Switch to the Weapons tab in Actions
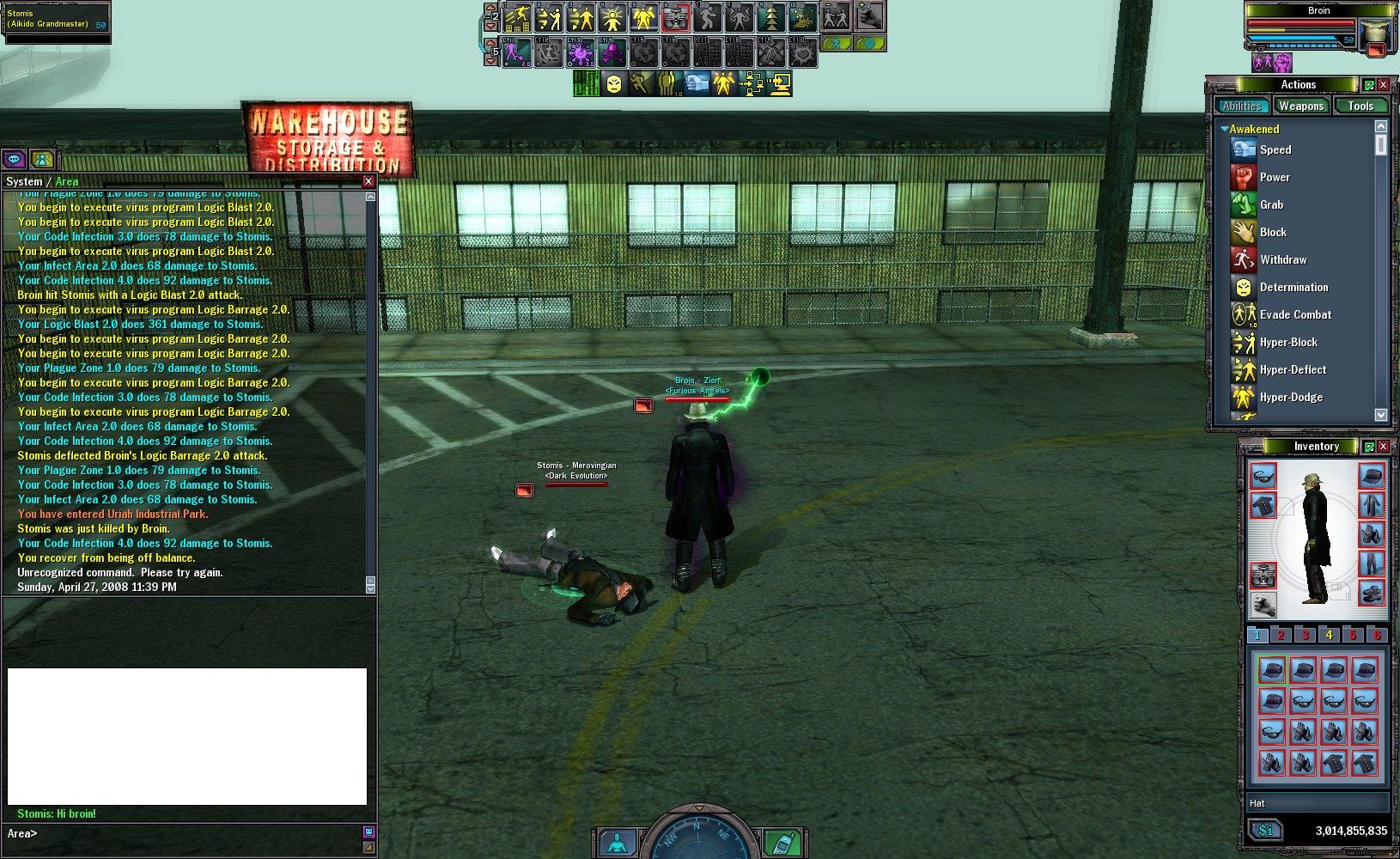This screenshot has height=859, width=1400. coord(1300,106)
